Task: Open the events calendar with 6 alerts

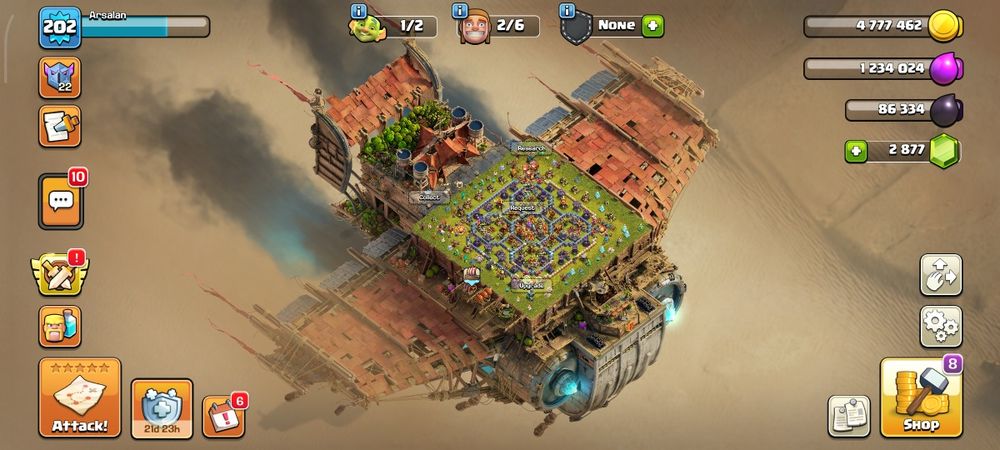Action: click(x=222, y=416)
